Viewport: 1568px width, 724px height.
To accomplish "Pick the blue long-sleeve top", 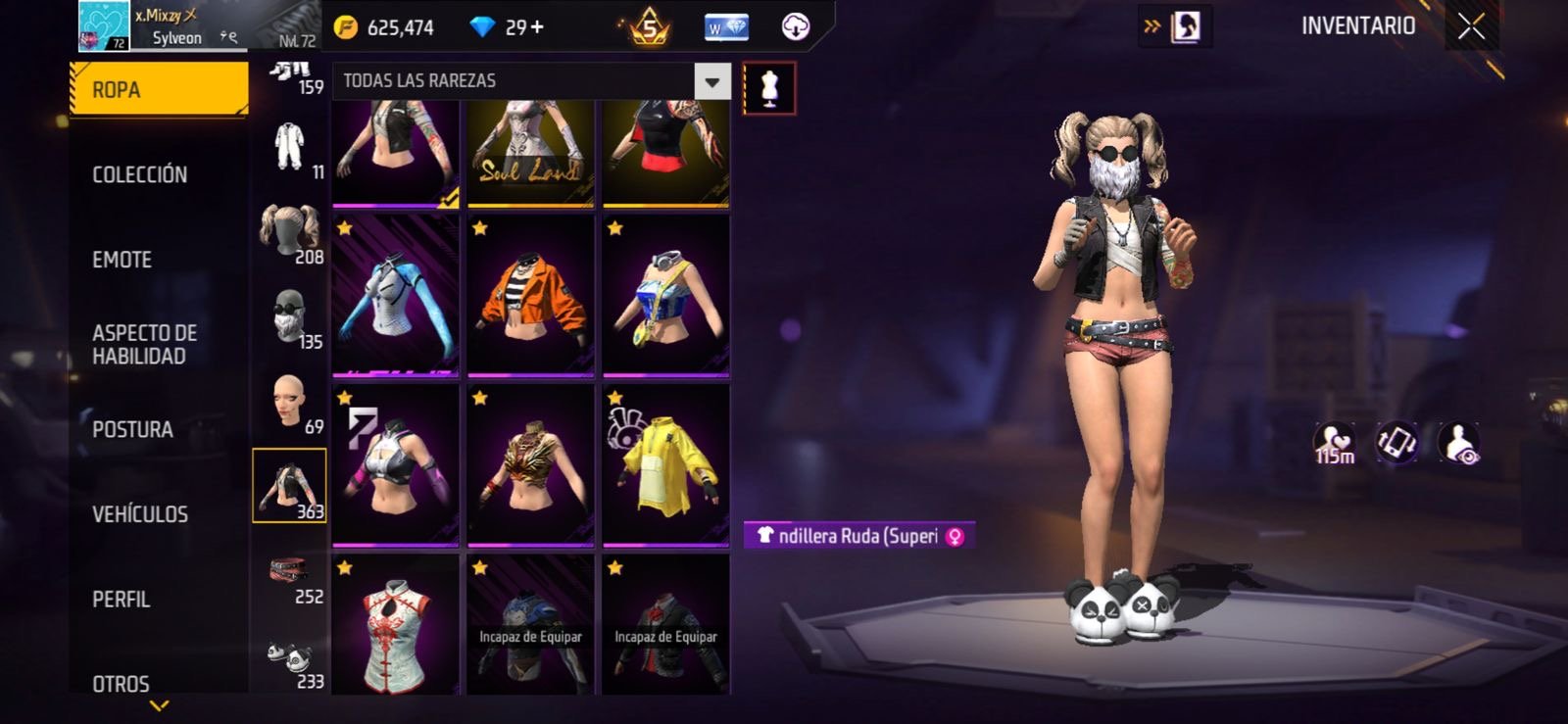I will pos(395,295).
